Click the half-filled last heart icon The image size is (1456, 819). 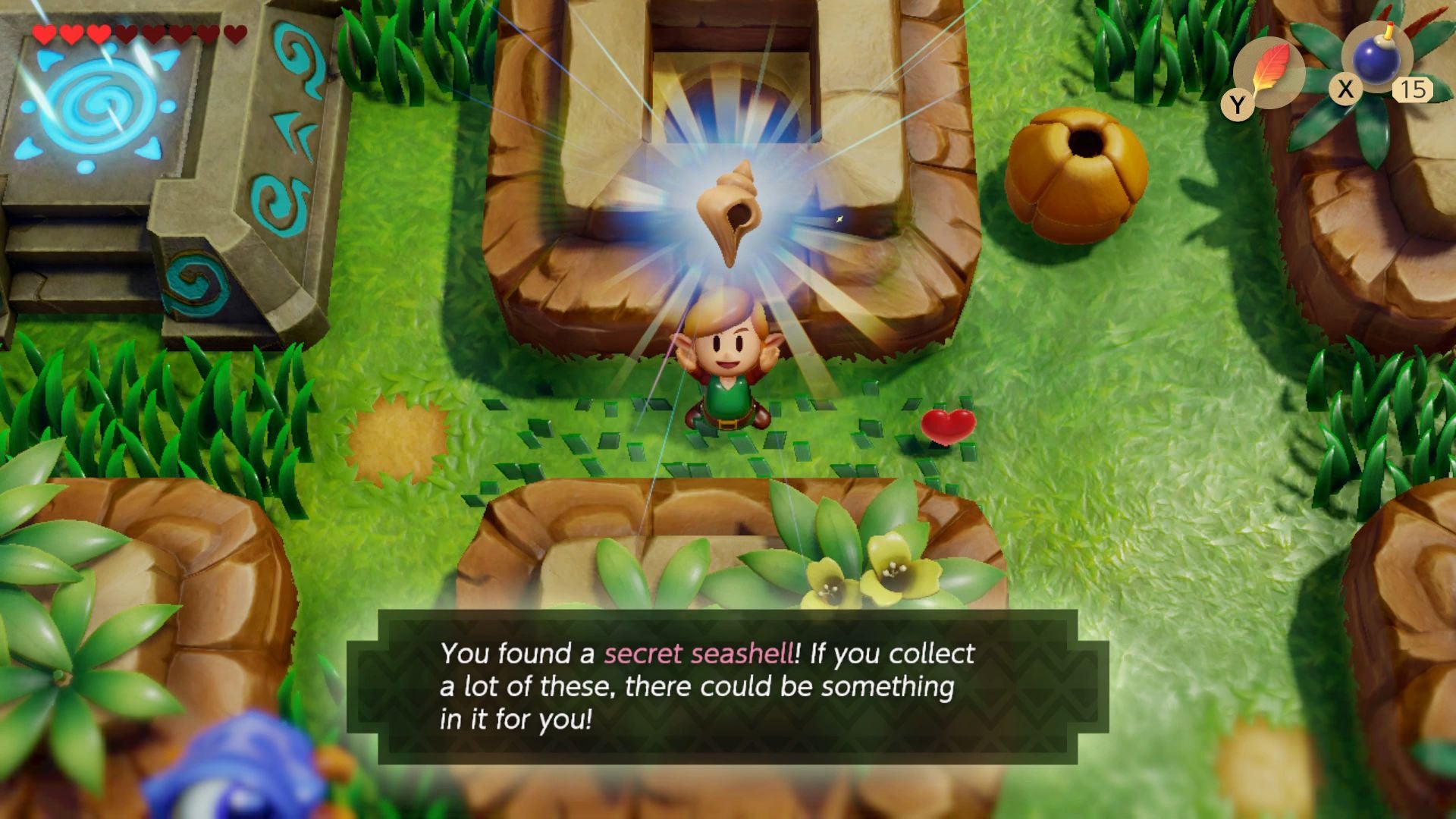coord(235,34)
